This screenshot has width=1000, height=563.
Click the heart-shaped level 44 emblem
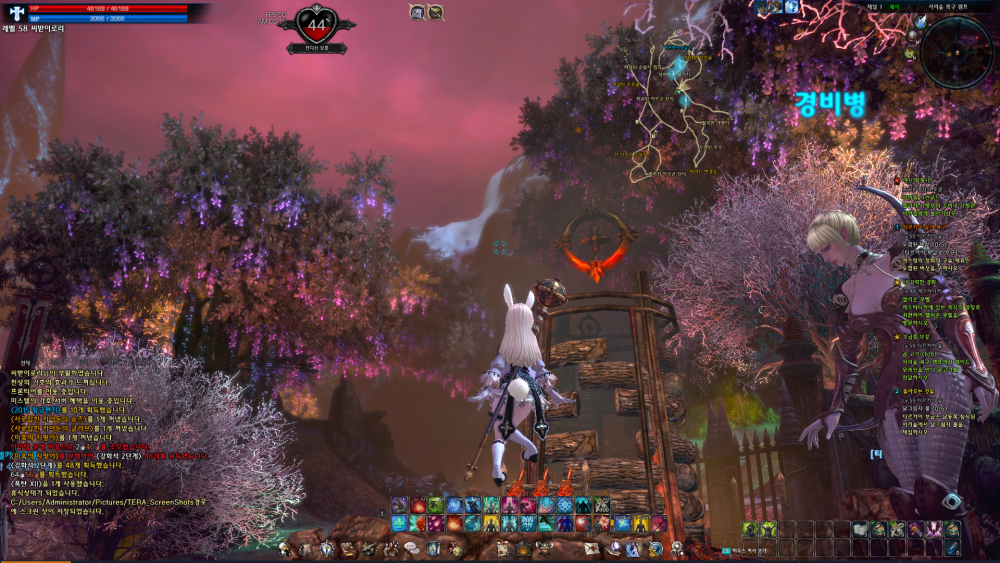click(x=317, y=25)
